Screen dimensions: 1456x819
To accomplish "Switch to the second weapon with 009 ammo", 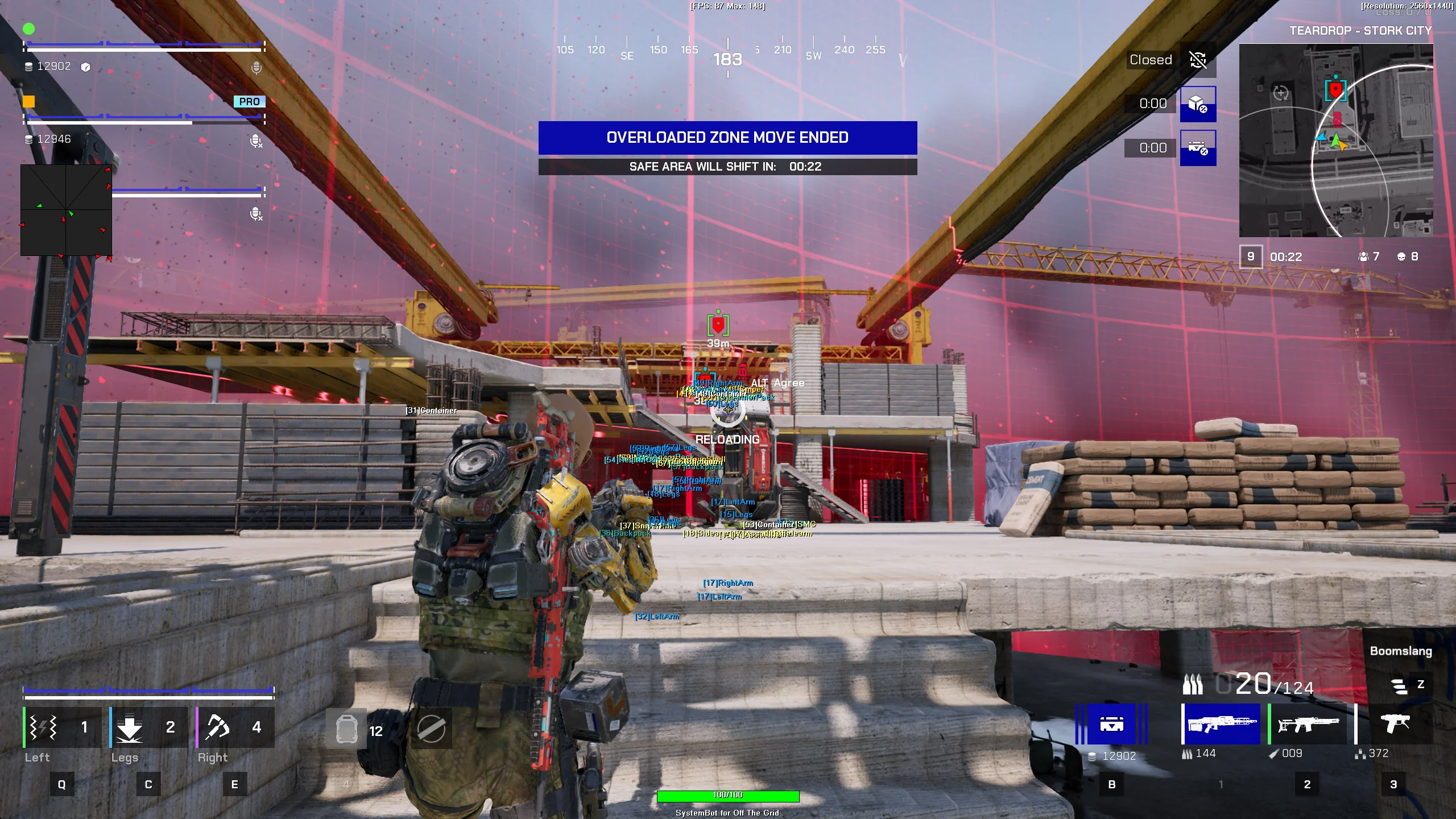I will tap(1308, 724).
